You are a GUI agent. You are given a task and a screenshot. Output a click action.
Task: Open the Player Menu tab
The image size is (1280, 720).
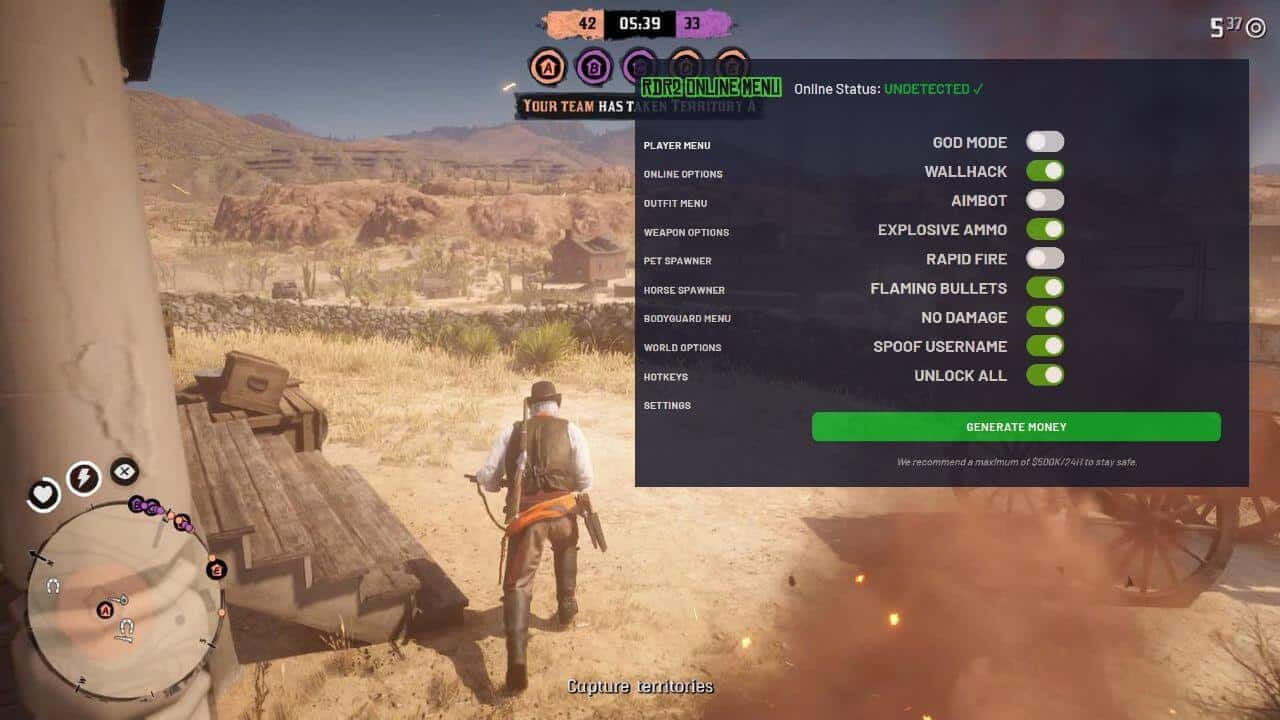676,145
